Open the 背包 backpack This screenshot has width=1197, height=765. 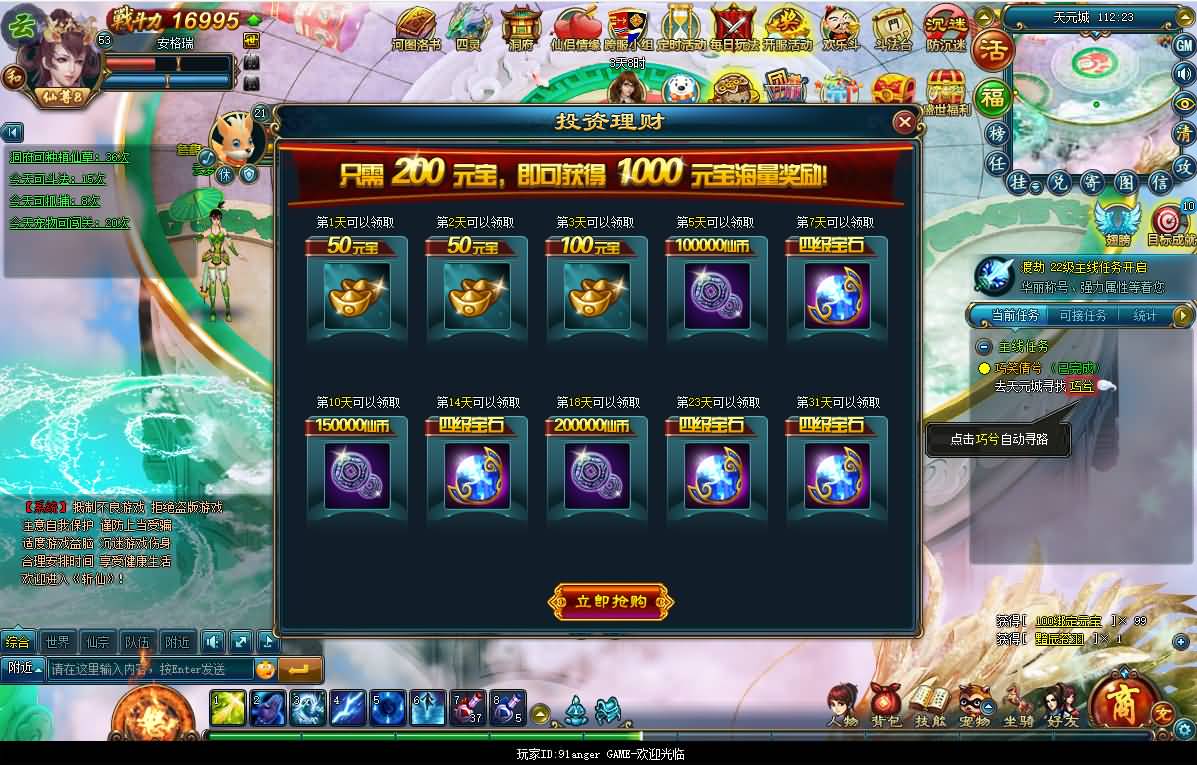click(885, 705)
